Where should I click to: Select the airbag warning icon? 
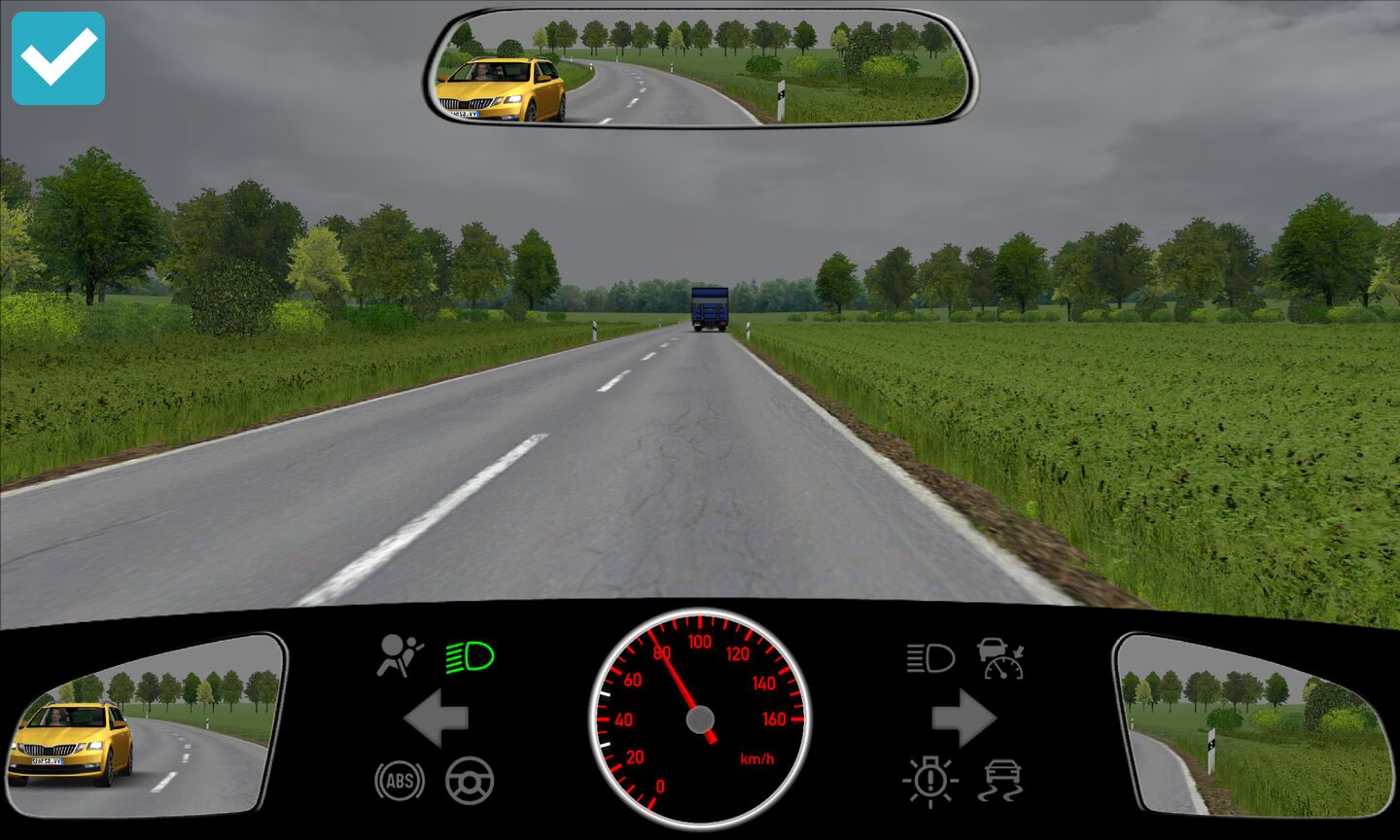[x=400, y=656]
